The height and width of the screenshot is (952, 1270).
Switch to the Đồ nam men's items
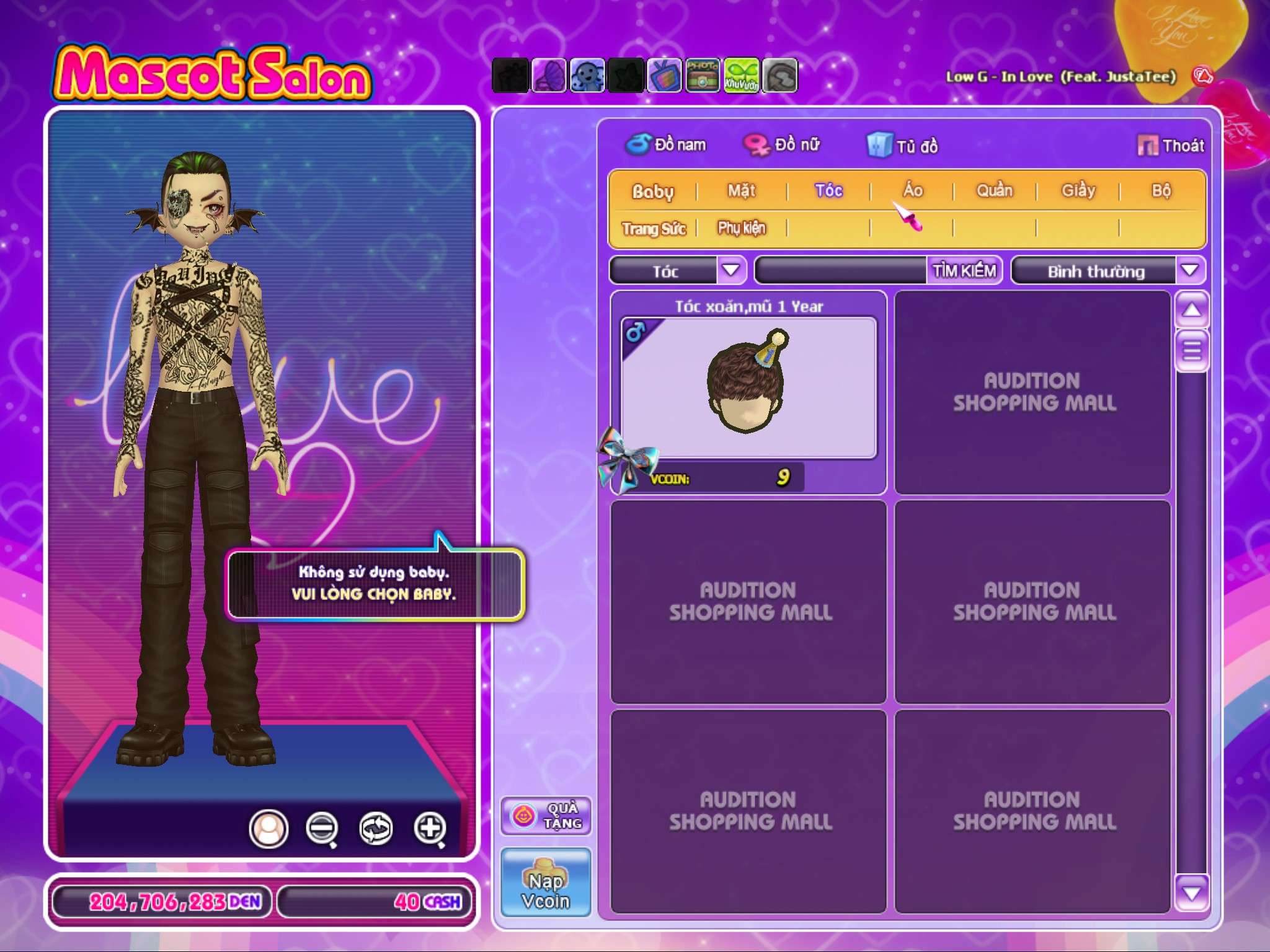[666, 145]
